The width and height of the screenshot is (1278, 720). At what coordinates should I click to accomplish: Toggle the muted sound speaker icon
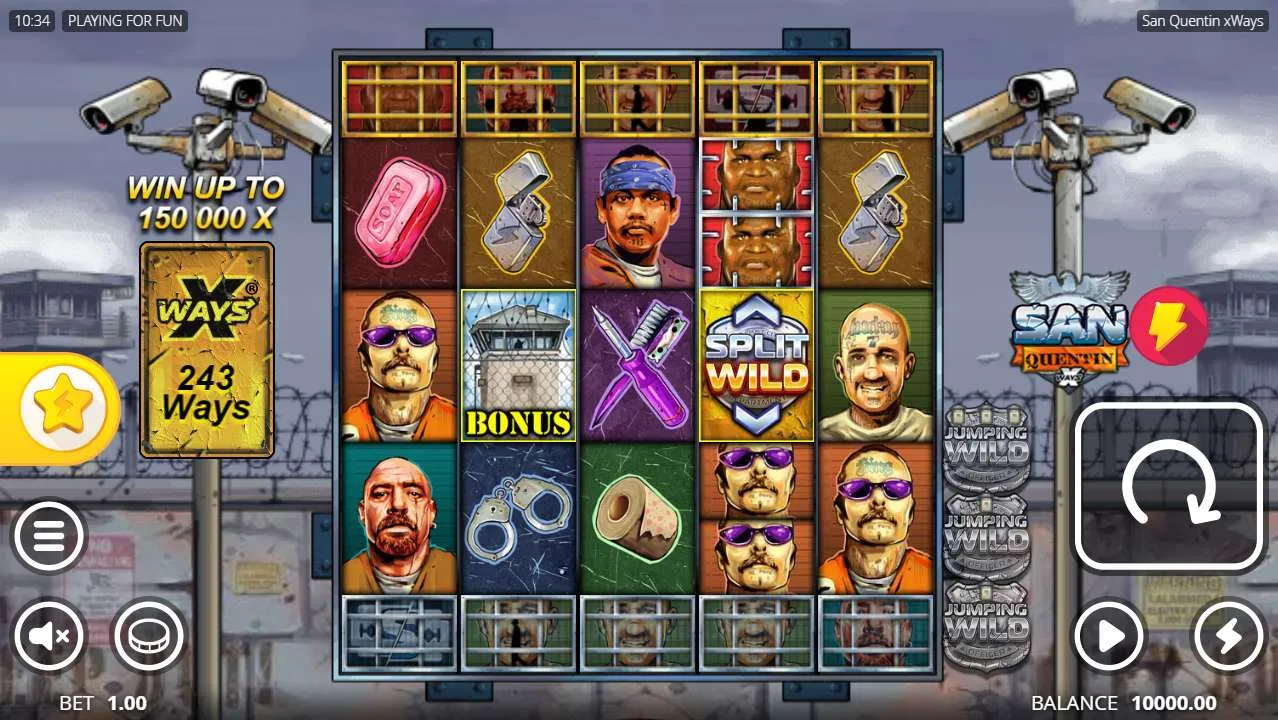[48, 635]
